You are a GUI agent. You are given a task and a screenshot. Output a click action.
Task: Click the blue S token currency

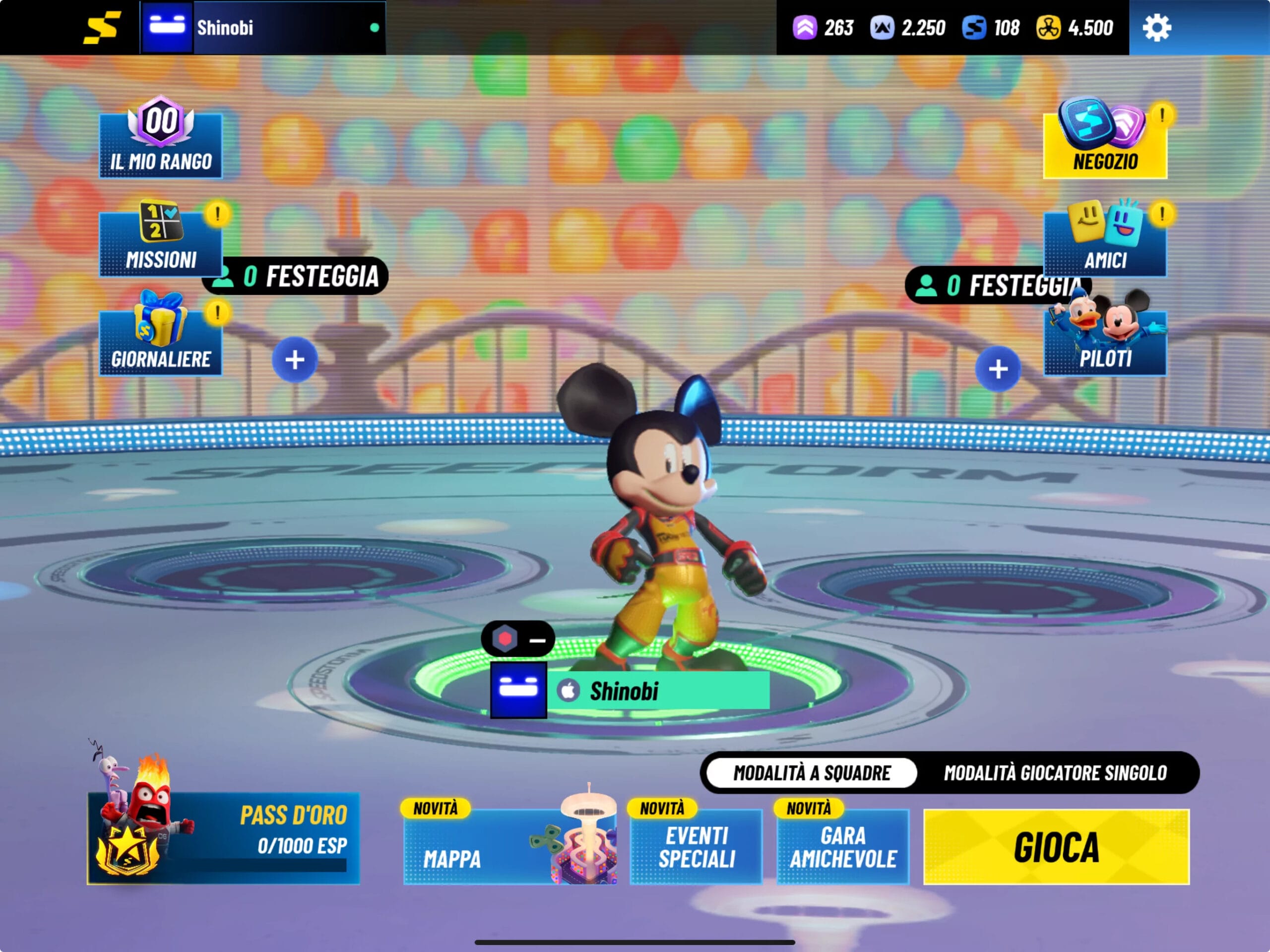pos(974,28)
